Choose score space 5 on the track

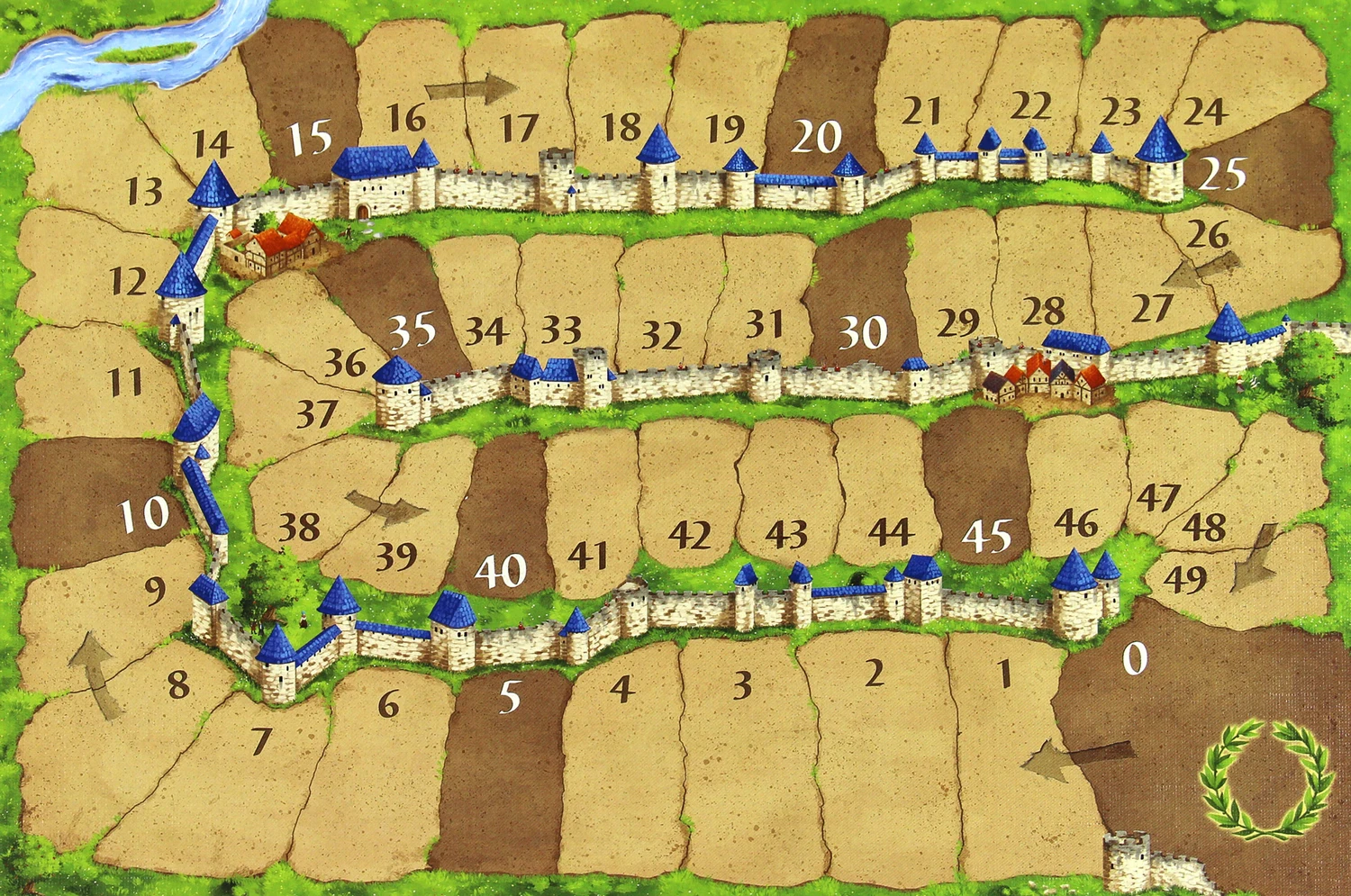pyautogui.click(x=510, y=697)
